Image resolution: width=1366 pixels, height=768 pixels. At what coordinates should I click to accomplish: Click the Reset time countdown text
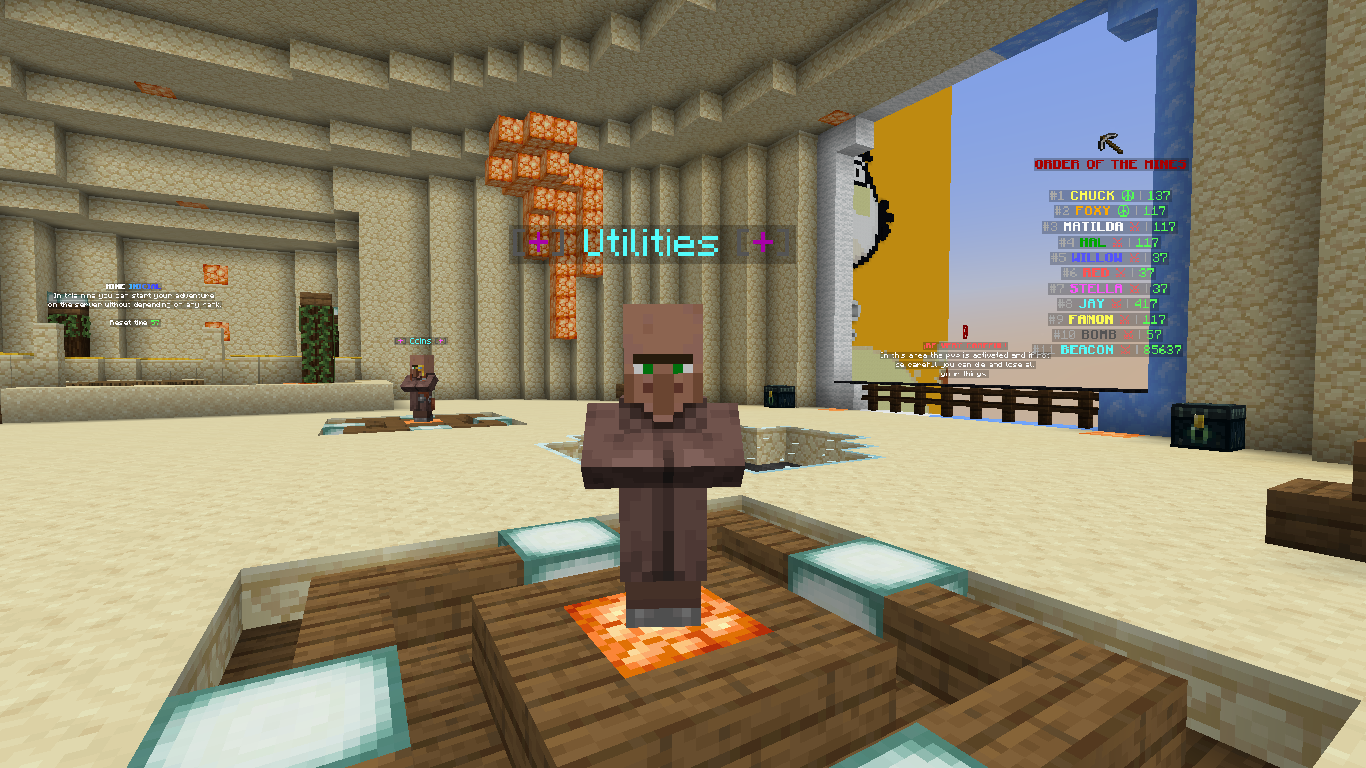click(x=128, y=322)
